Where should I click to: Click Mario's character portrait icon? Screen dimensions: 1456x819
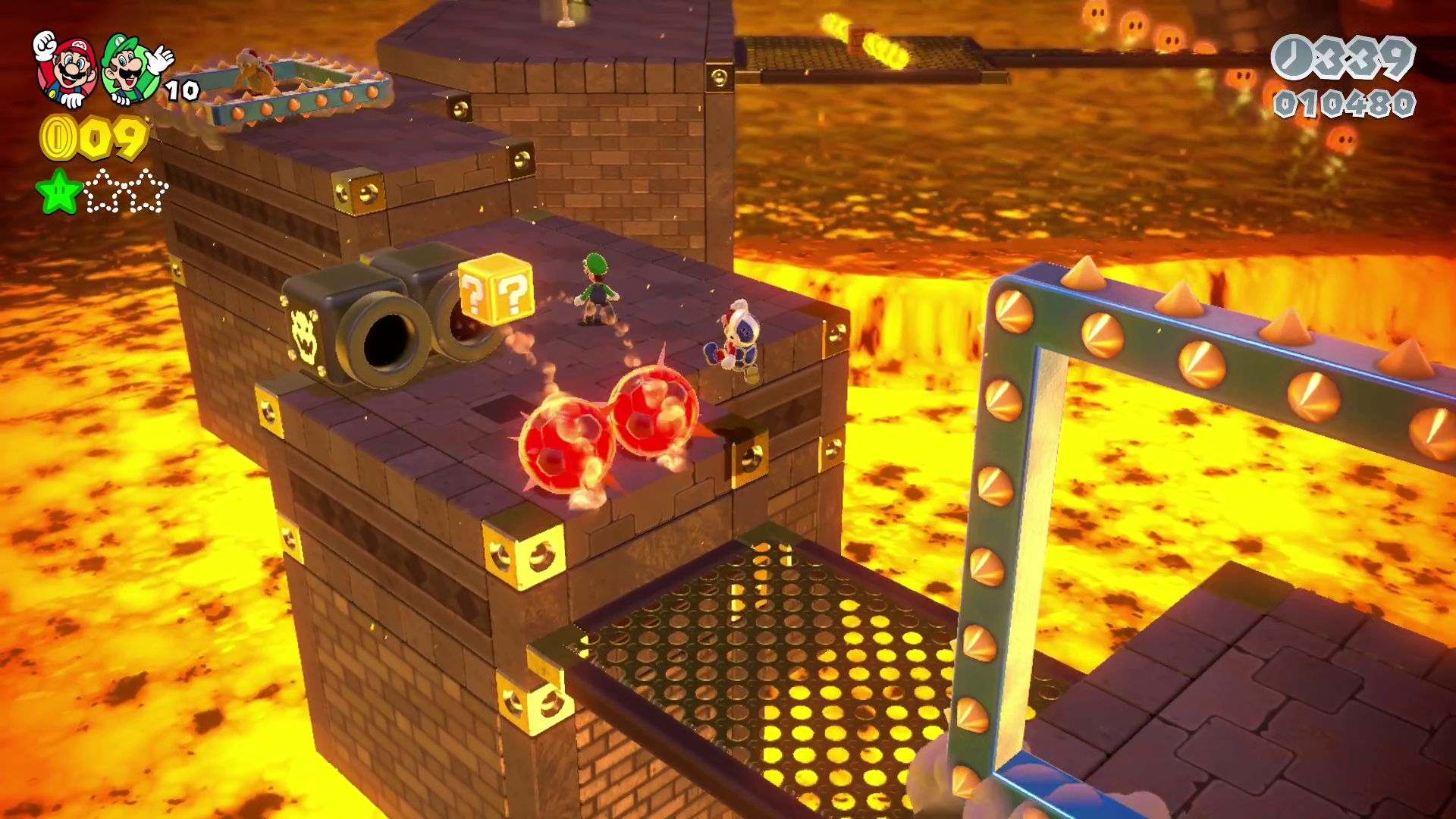click(x=68, y=68)
